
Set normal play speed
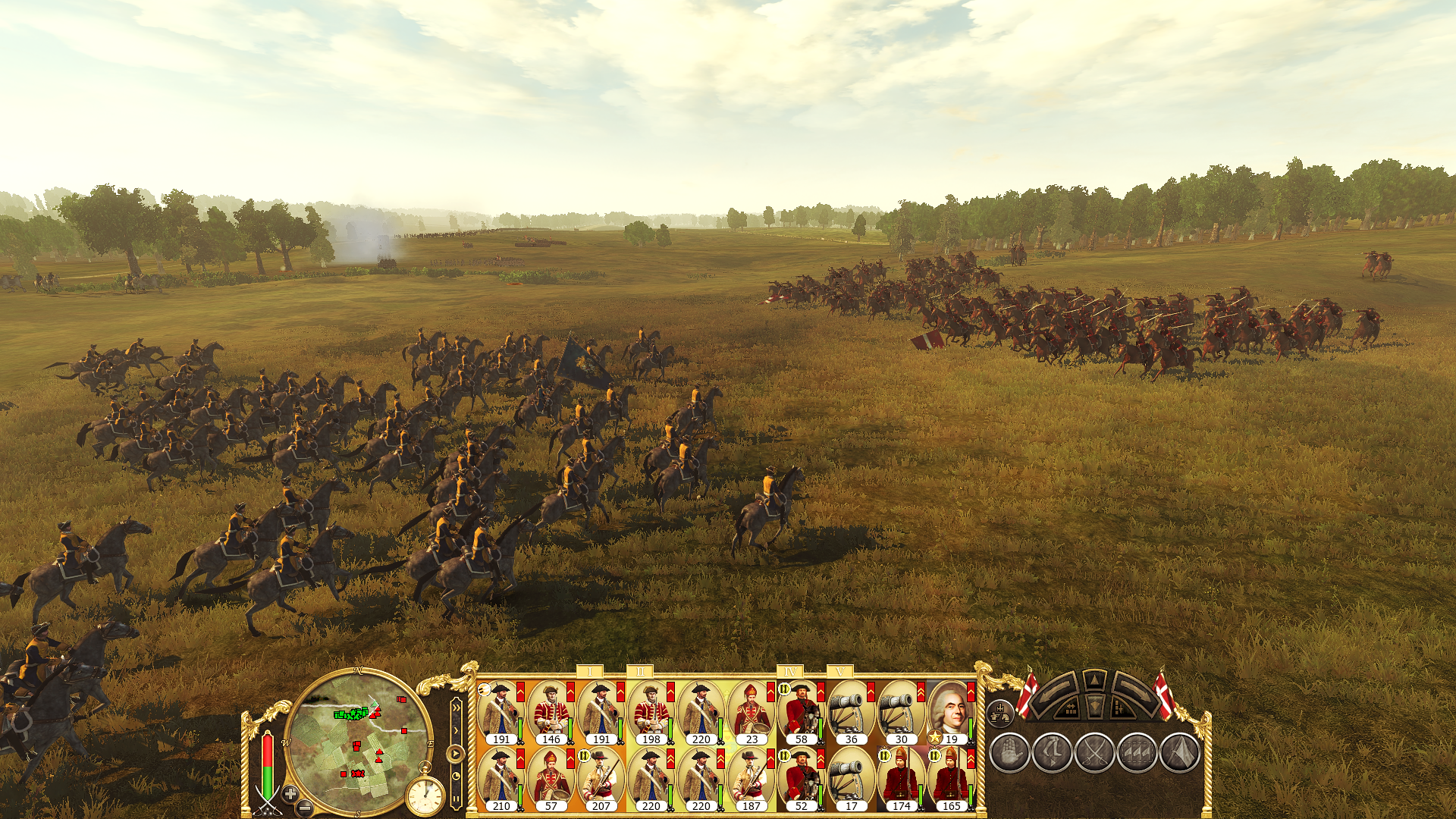point(456,754)
